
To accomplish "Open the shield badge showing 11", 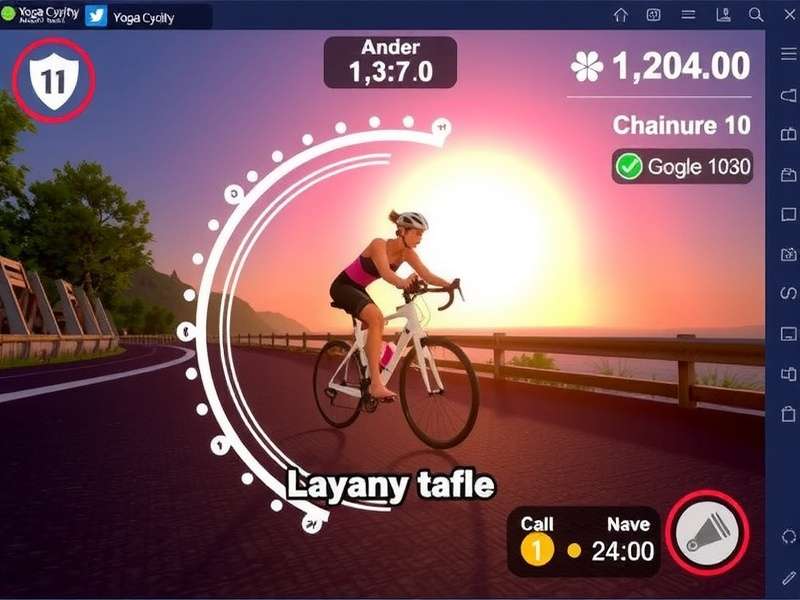I will coord(51,78).
